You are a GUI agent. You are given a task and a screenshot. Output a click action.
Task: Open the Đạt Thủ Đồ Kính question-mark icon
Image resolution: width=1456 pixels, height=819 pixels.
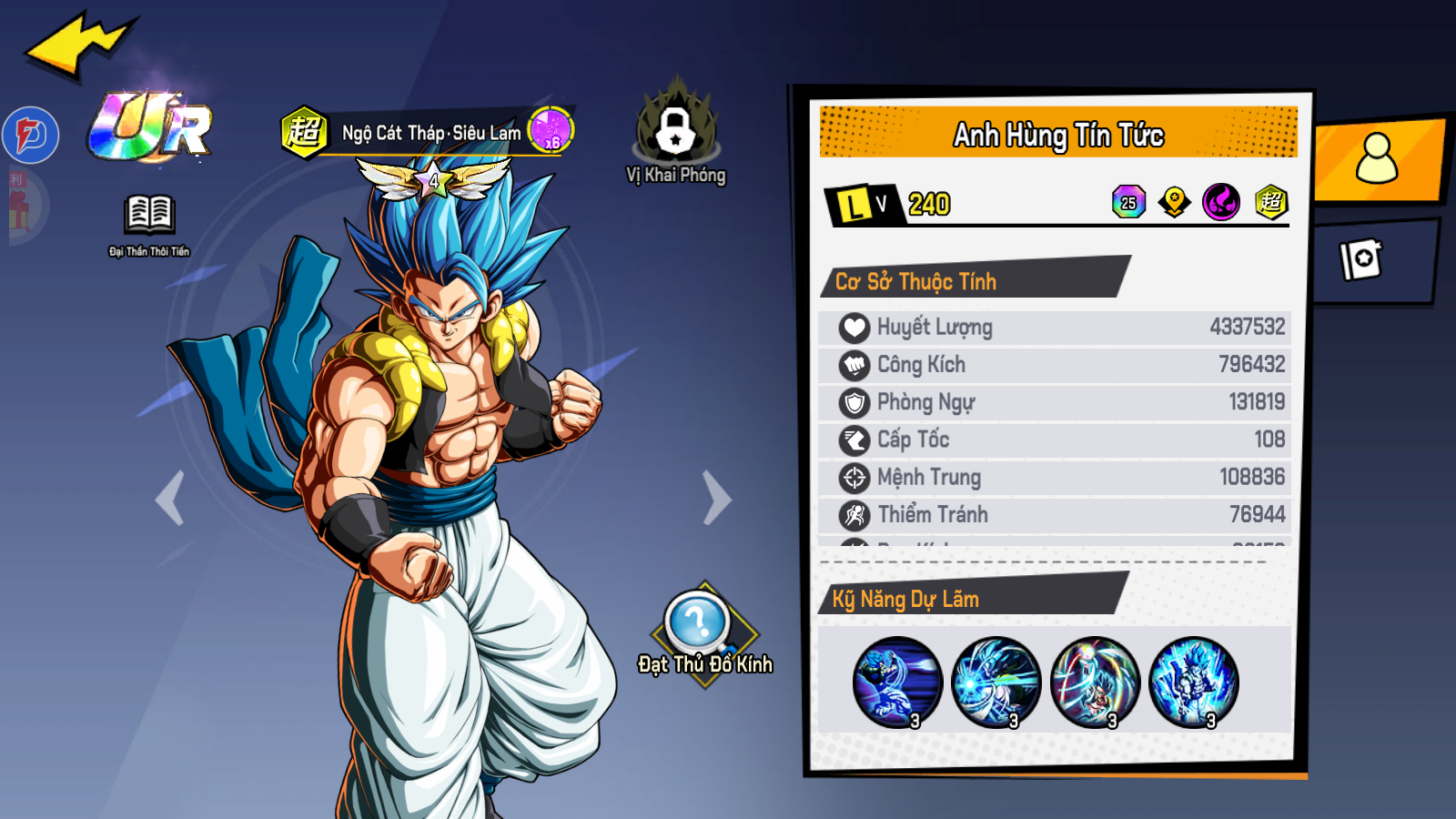(698, 624)
